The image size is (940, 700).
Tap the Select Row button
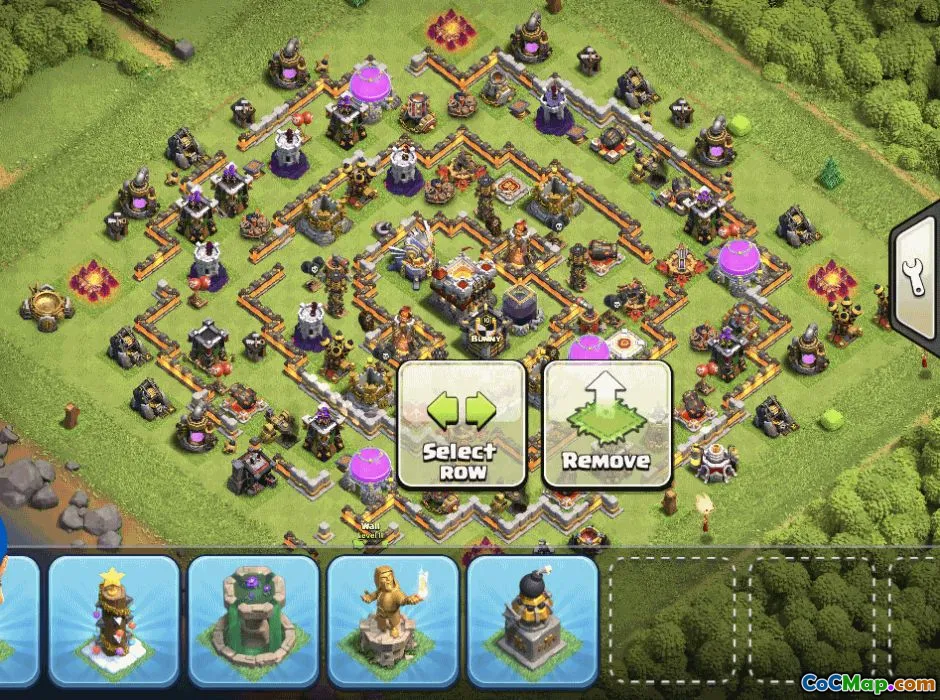(x=461, y=424)
